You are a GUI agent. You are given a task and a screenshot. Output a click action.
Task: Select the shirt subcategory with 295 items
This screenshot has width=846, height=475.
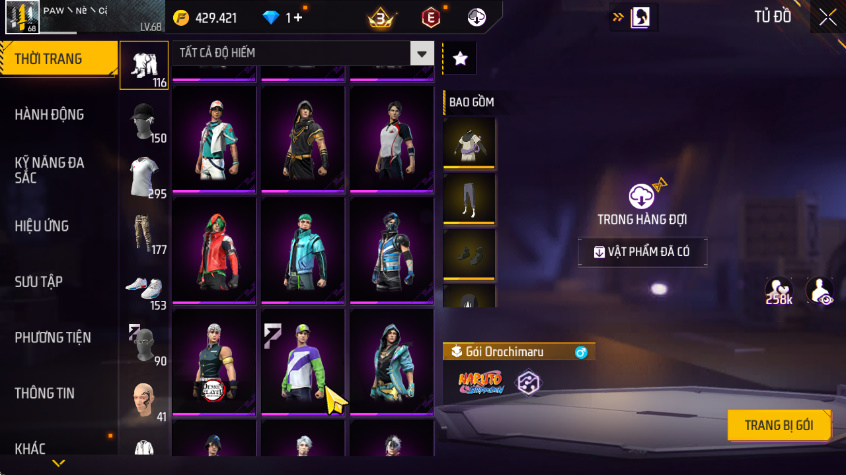coord(144,177)
